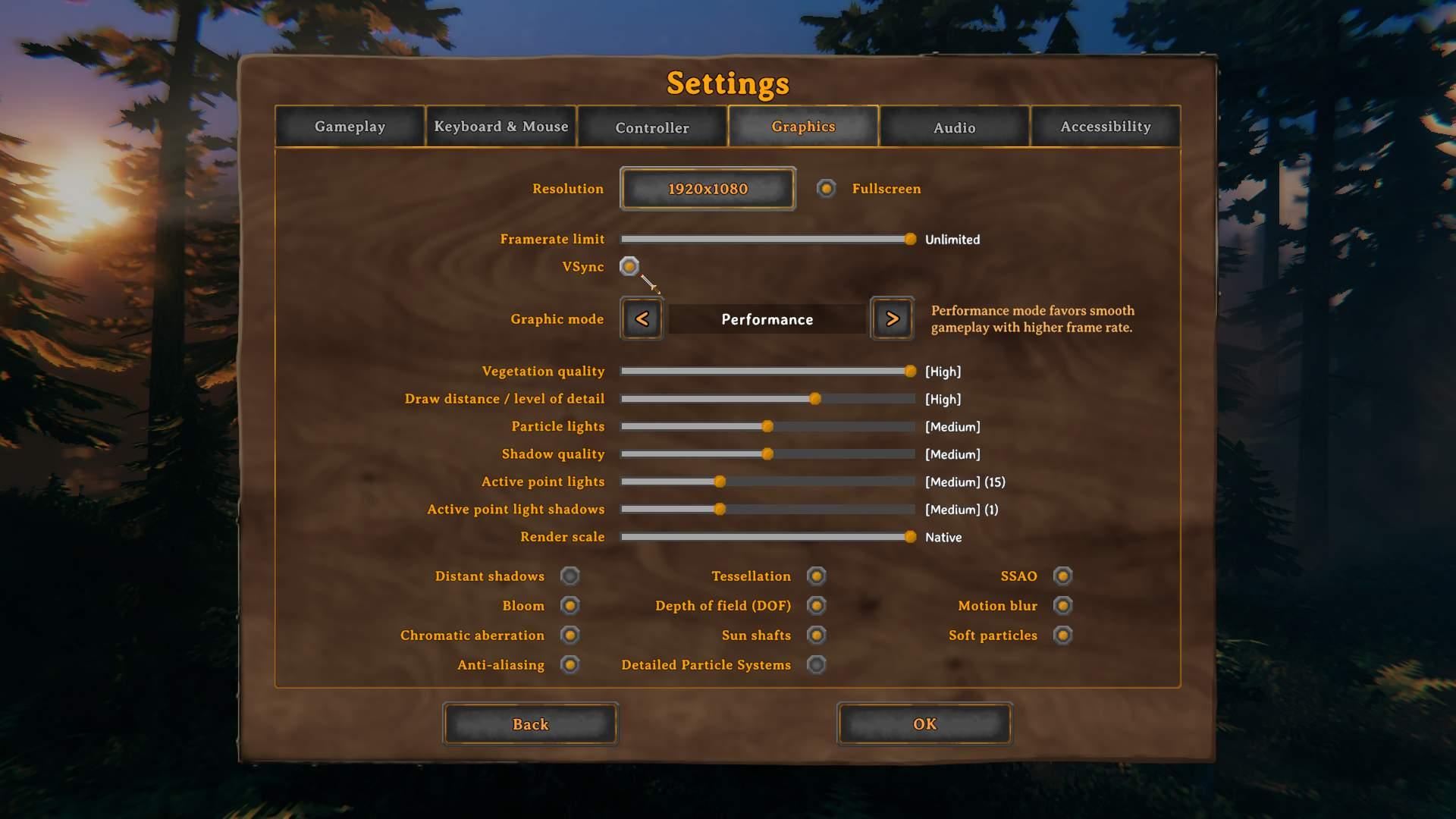Disable Anti-aliasing
Screen dimensions: 1456x819
571,664
